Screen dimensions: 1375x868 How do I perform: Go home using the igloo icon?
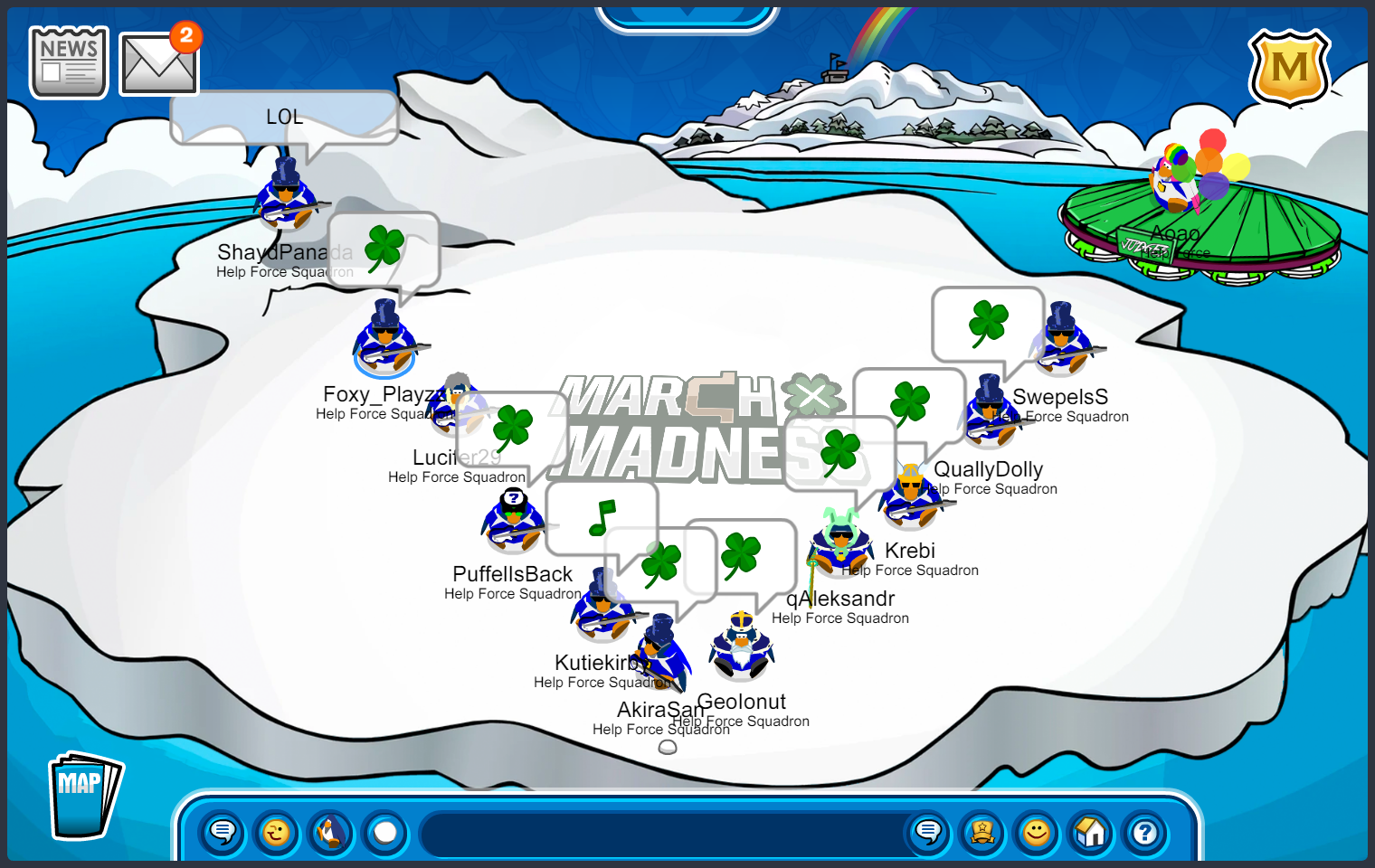point(1090,834)
